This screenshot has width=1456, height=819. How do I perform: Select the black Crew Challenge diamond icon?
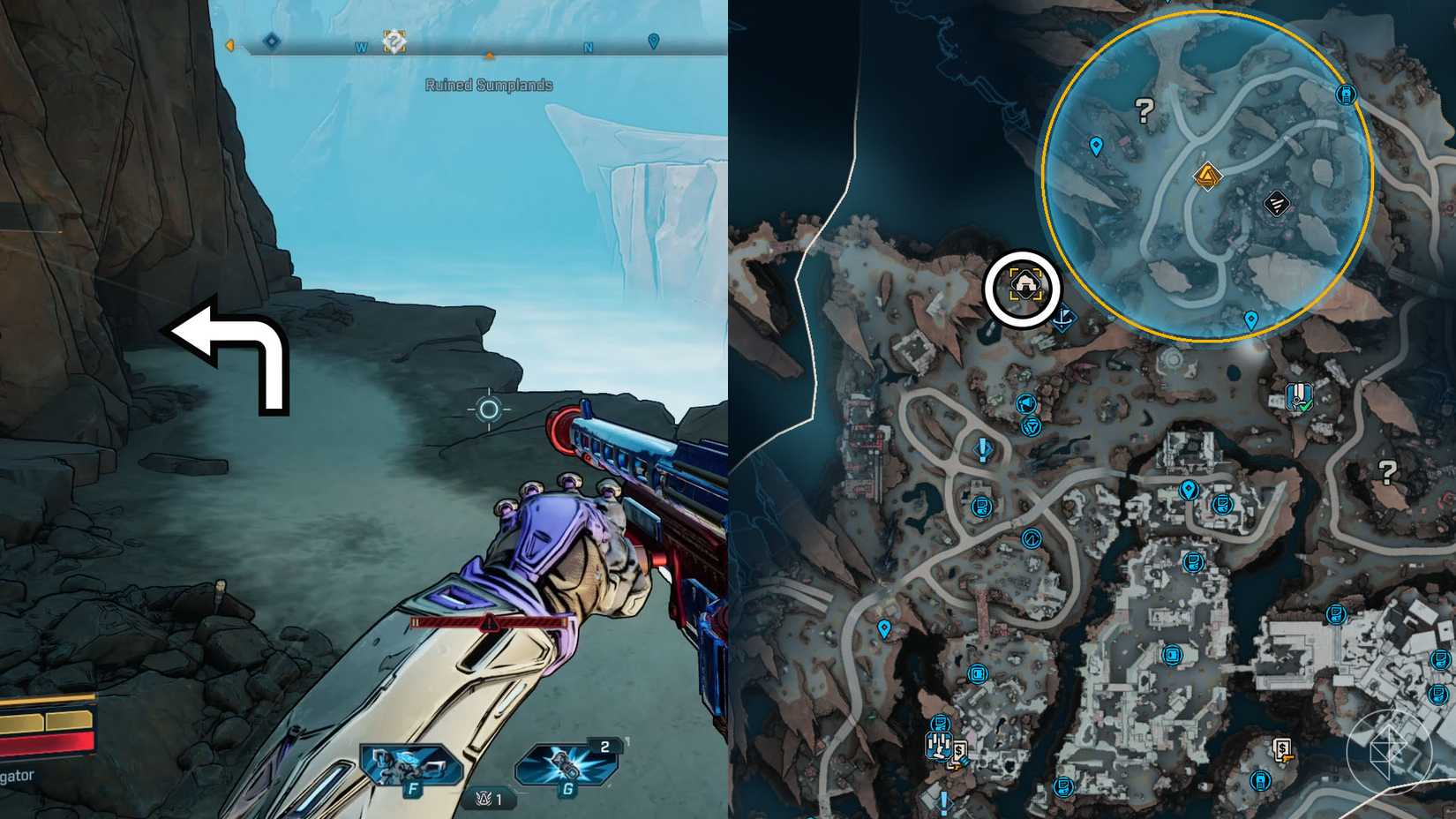tap(1277, 205)
